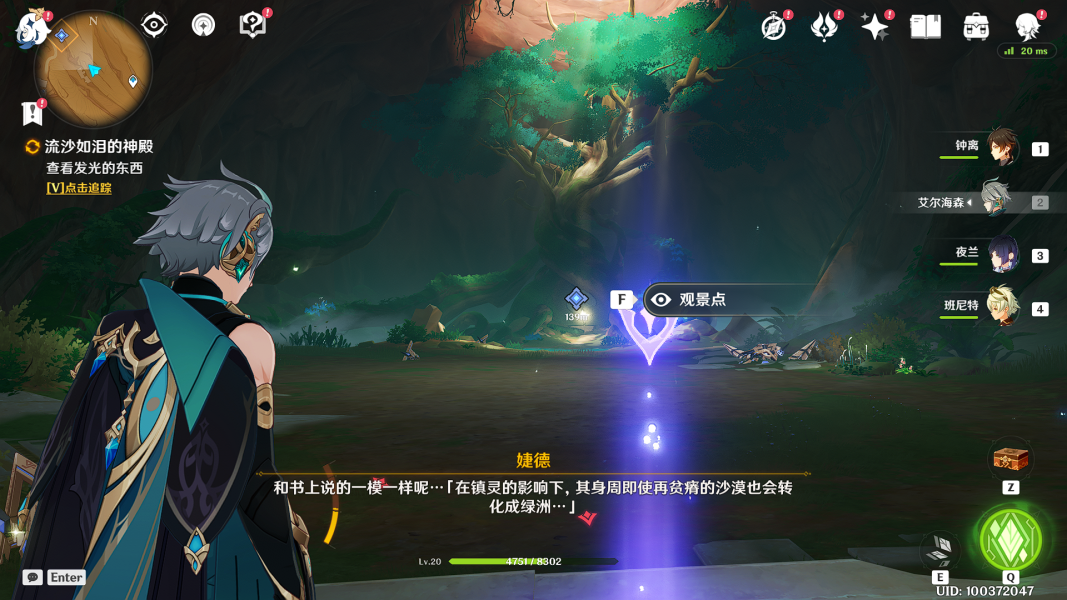Activate the green elemental burst

[1010, 540]
